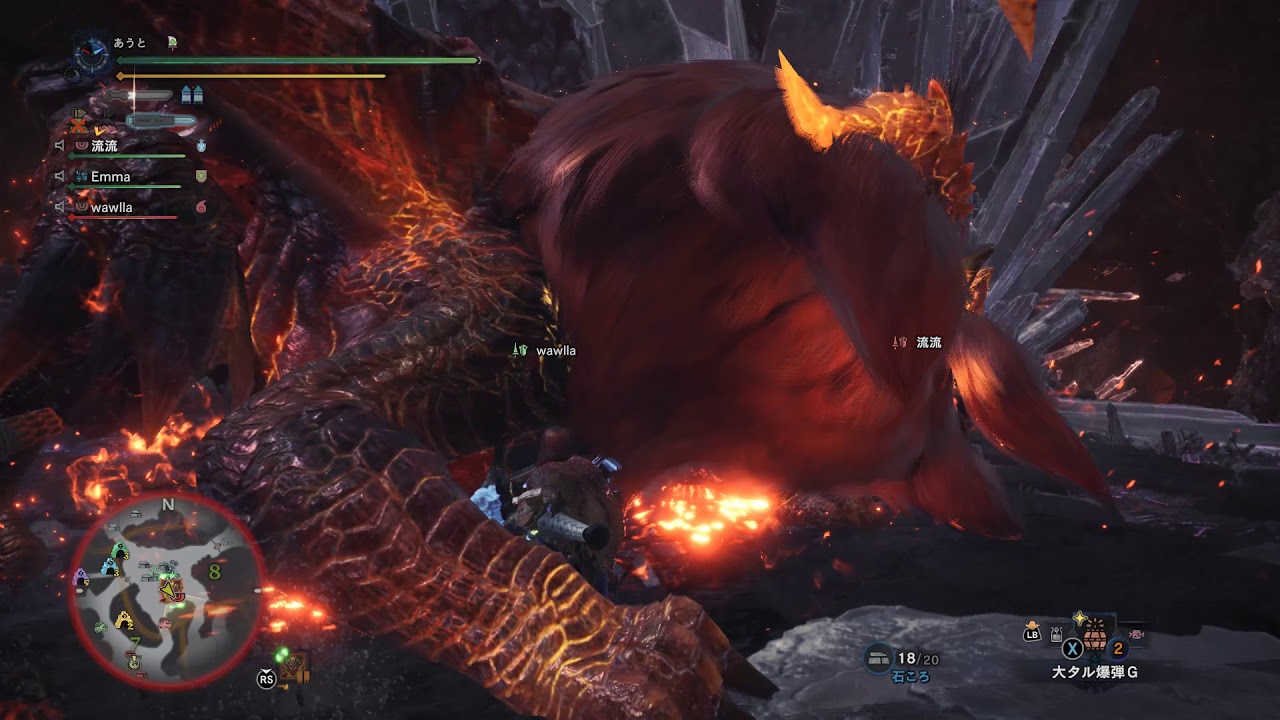The width and height of the screenshot is (1280, 720).
Task: Click the compass N marker on the minimap
Action: click(x=169, y=502)
